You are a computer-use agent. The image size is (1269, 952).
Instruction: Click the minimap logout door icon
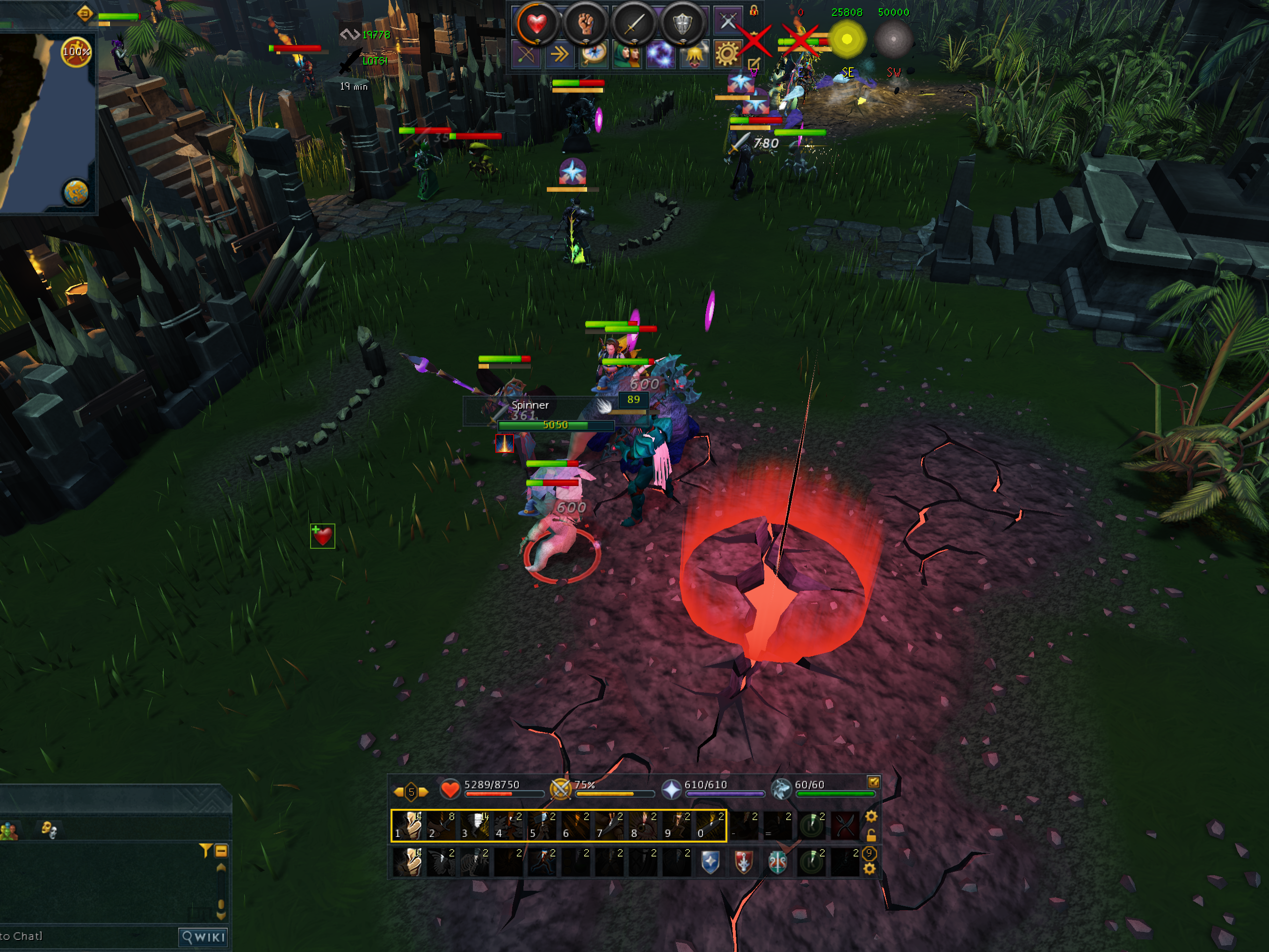point(84,13)
